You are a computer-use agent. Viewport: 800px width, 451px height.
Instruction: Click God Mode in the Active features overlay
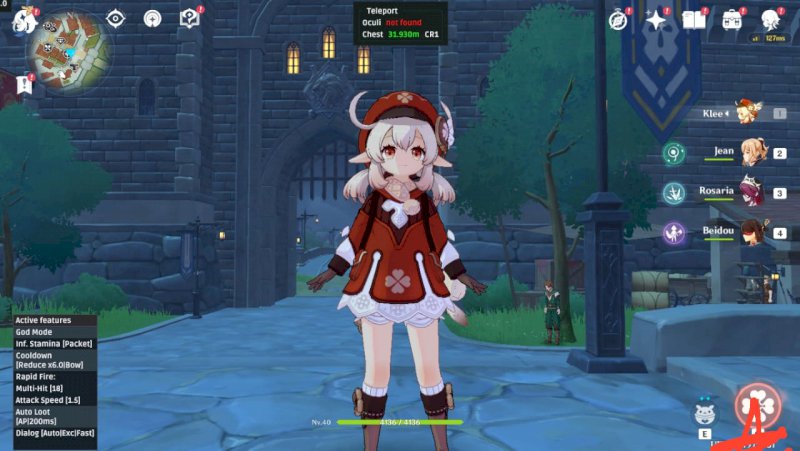click(x=34, y=332)
